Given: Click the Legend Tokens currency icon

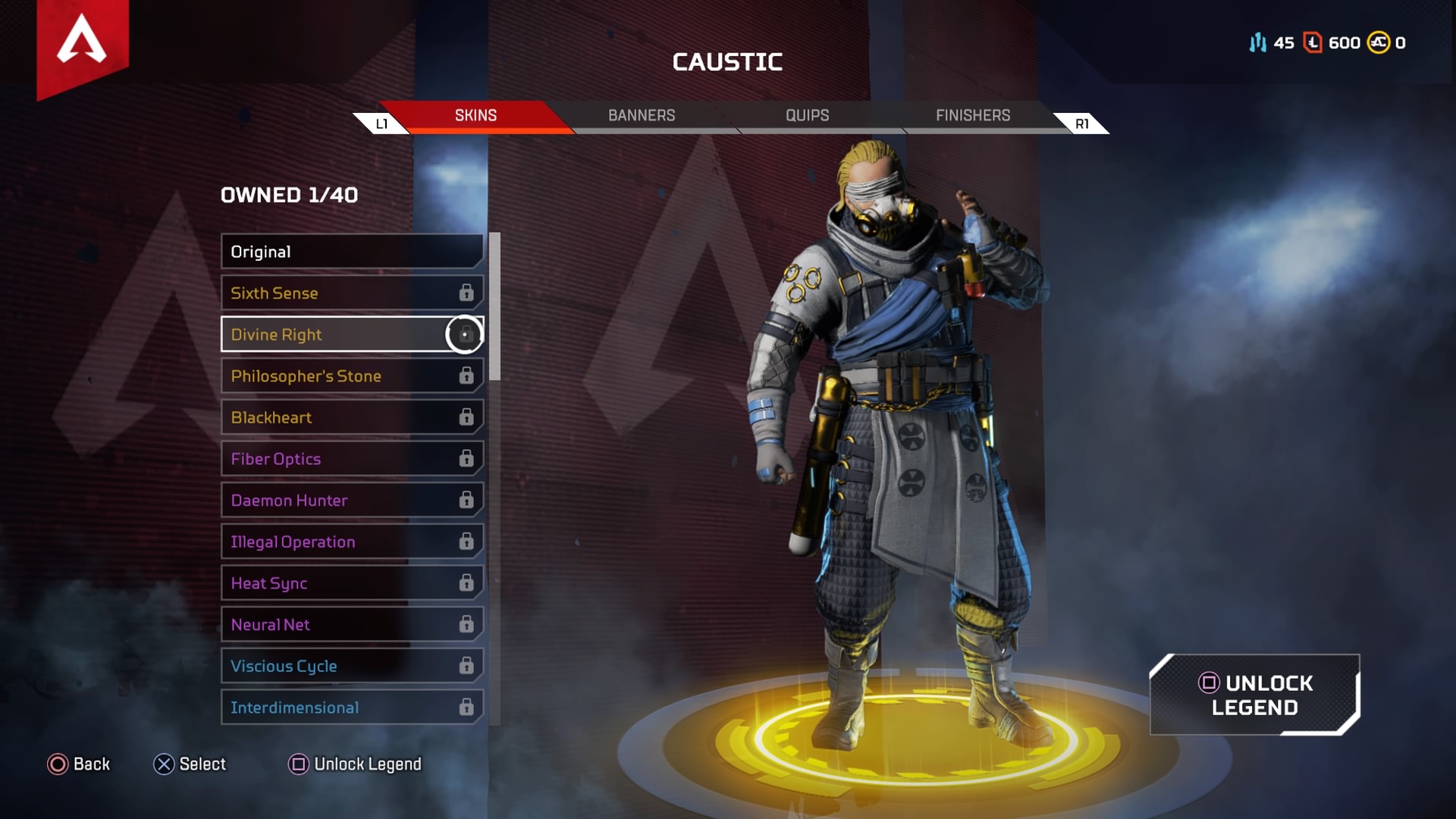Looking at the screenshot, I should click(x=1312, y=43).
